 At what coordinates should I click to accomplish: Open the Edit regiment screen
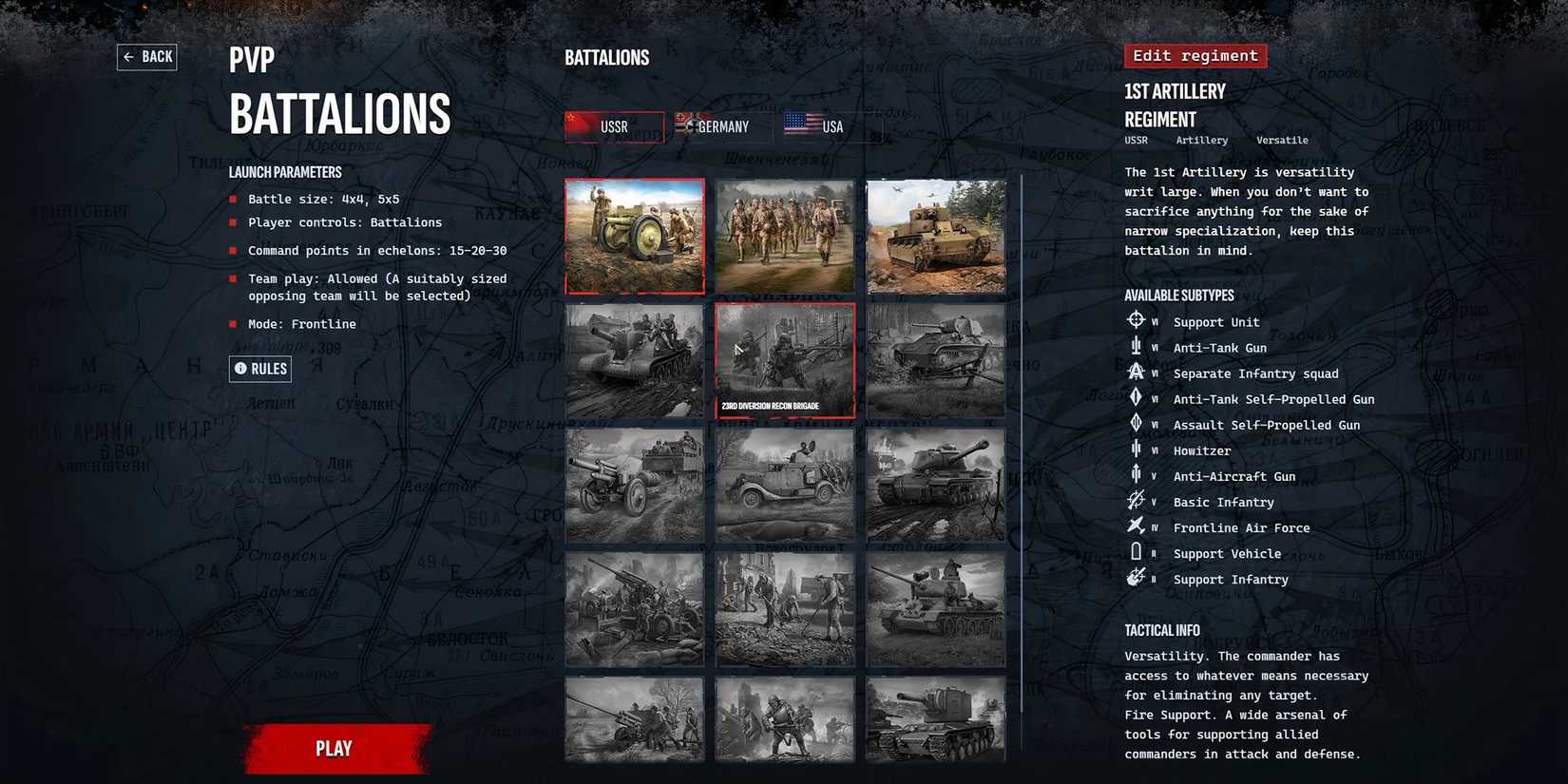pyautogui.click(x=1195, y=55)
